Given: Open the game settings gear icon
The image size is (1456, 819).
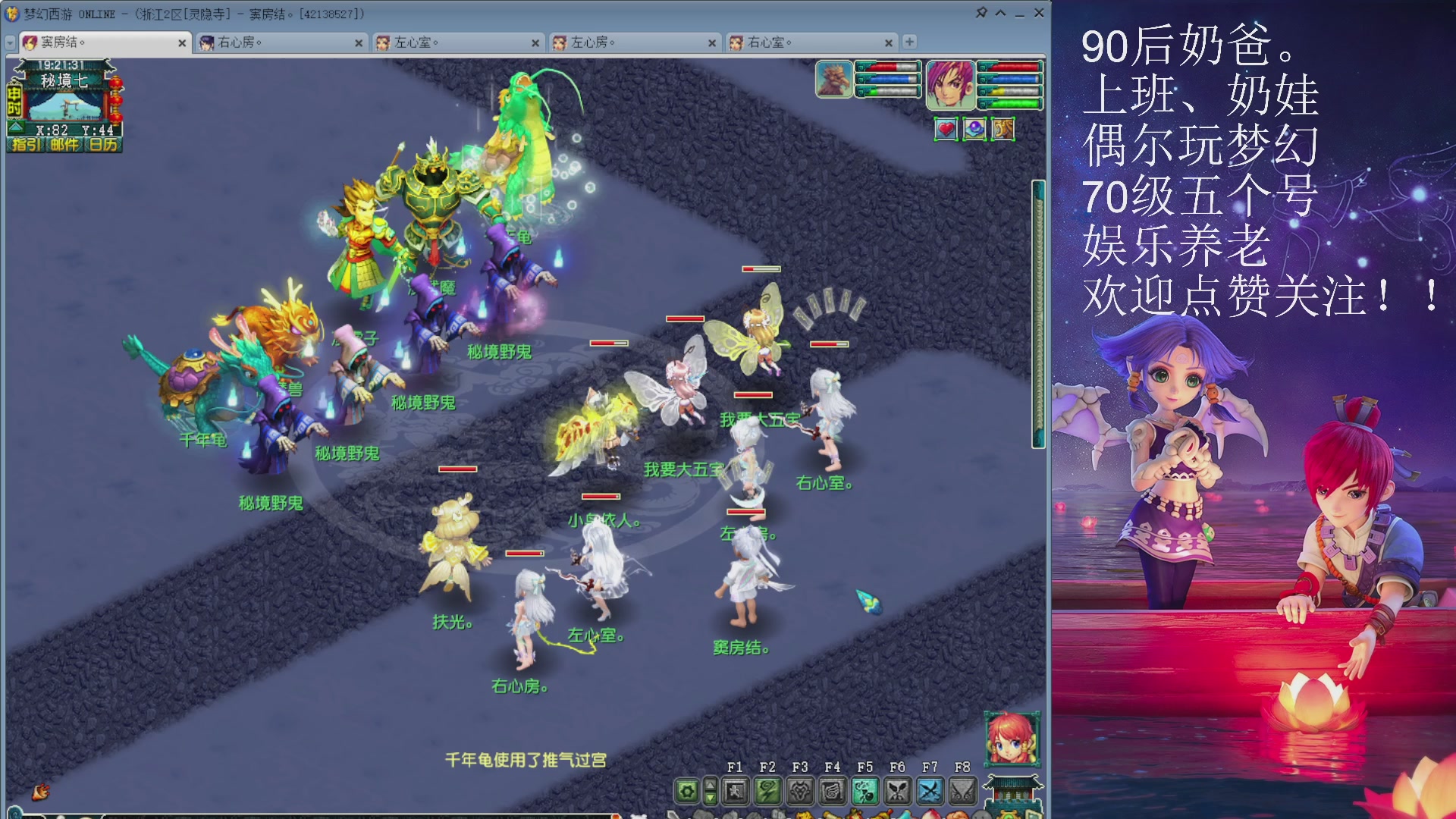Looking at the screenshot, I should click(x=686, y=791).
